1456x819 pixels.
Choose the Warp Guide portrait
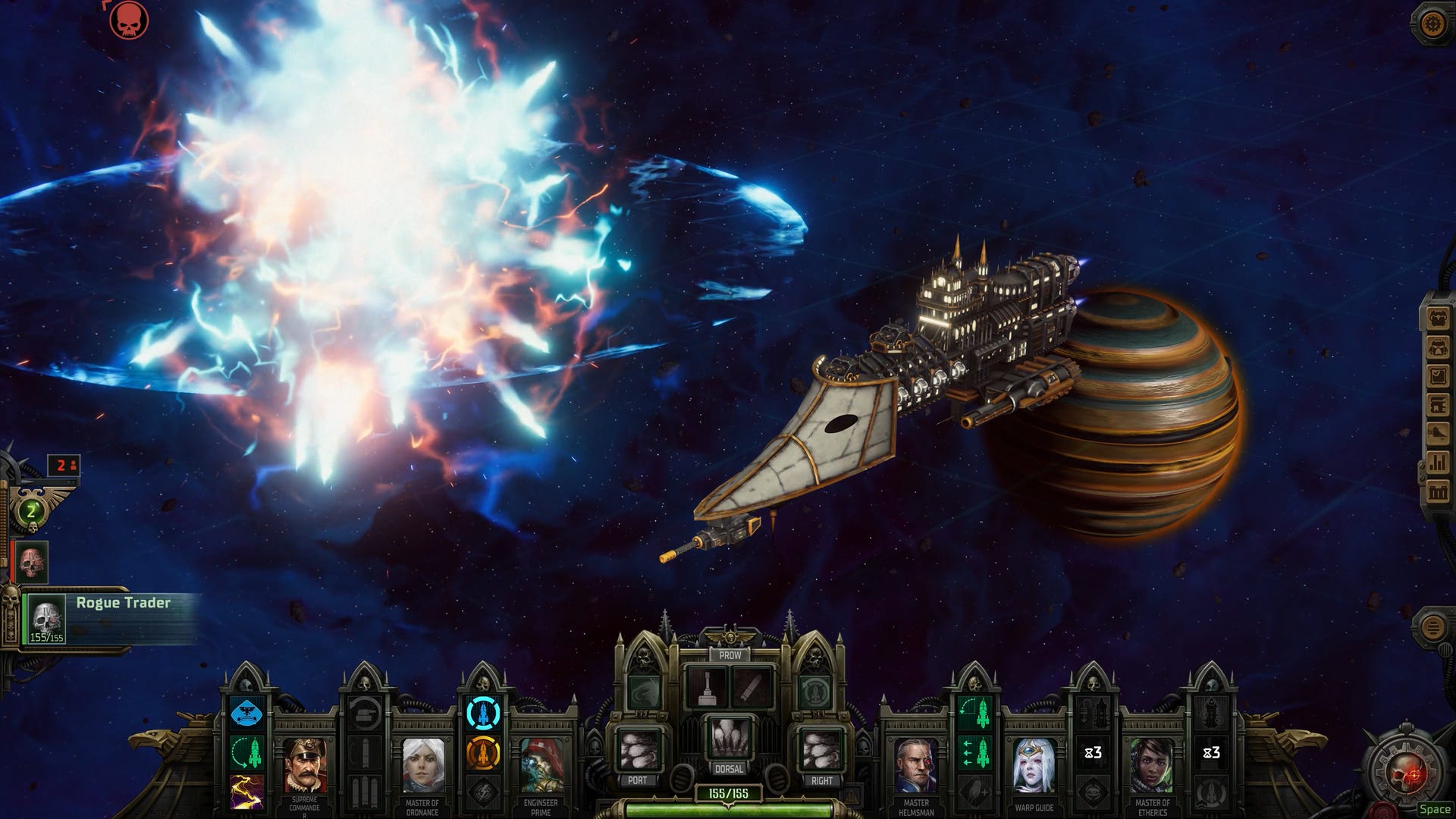click(1034, 764)
